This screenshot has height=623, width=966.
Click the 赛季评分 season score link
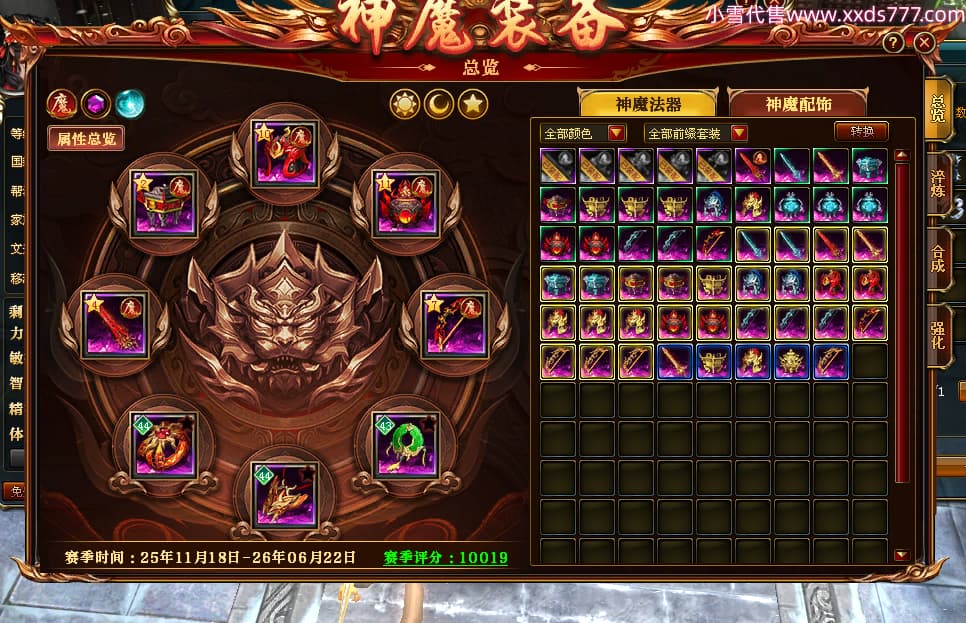[x=446, y=557]
